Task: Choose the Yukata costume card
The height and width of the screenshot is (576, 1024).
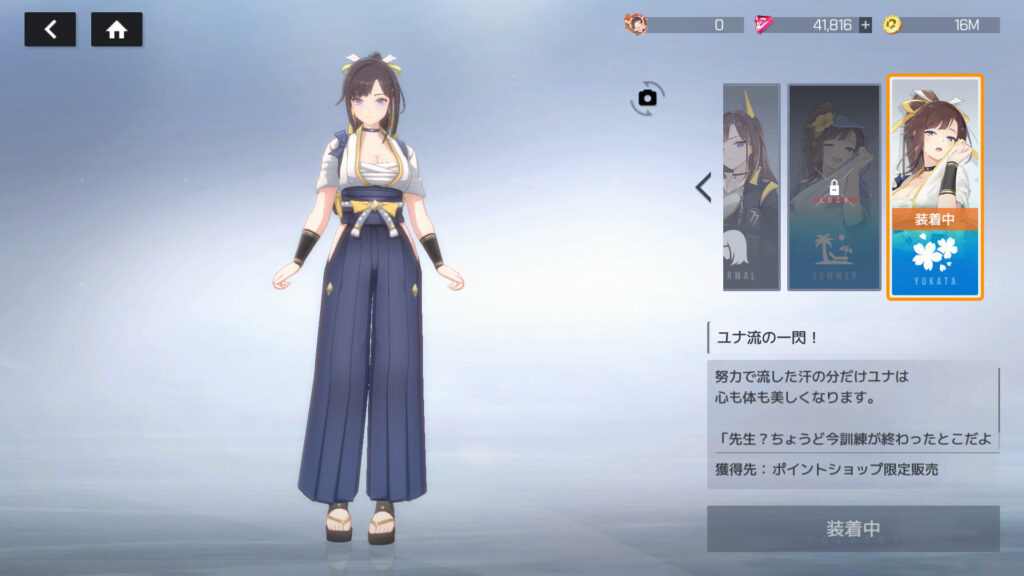Action: click(x=935, y=187)
